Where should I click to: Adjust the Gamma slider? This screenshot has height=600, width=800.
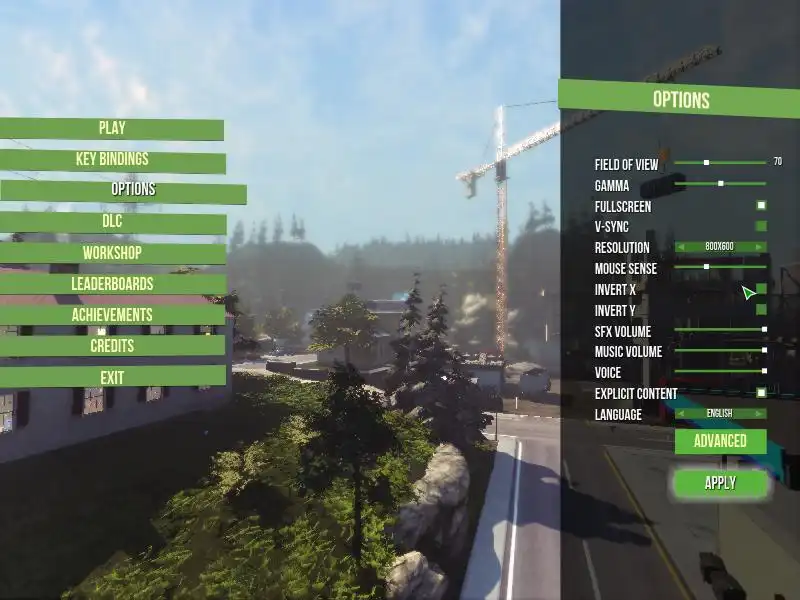tap(720, 184)
